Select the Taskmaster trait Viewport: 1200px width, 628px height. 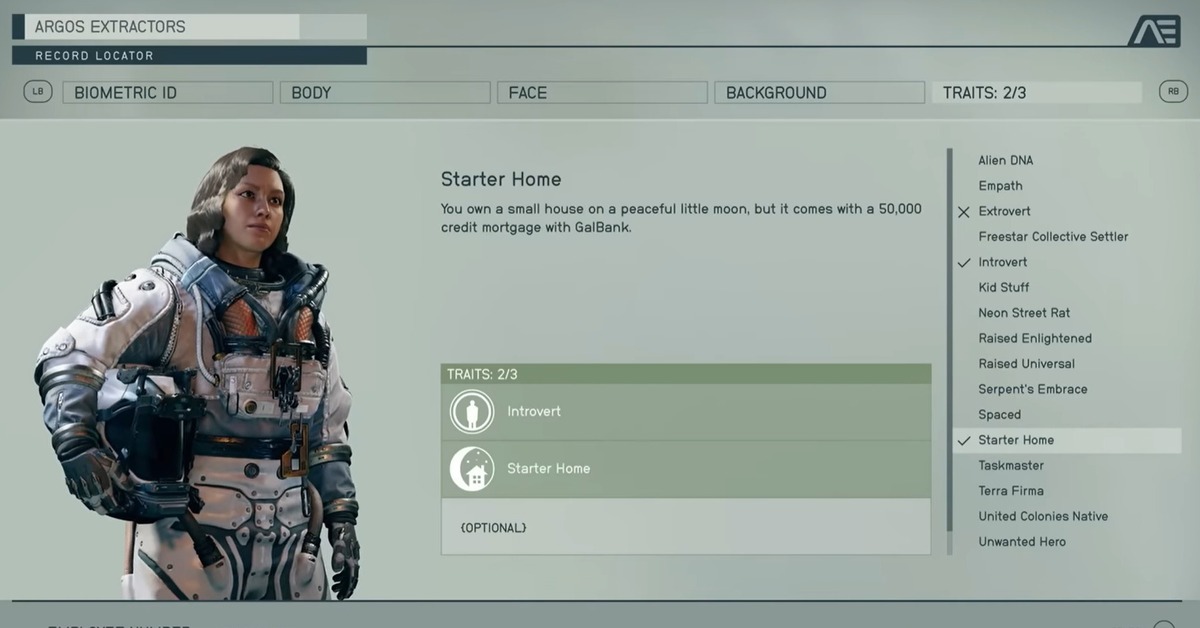pyautogui.click(x=1011, y=465)
